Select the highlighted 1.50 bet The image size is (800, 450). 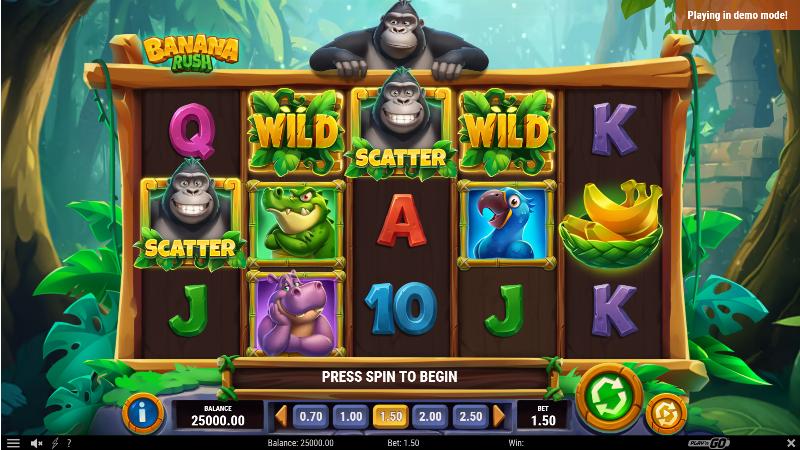[390, 416]
